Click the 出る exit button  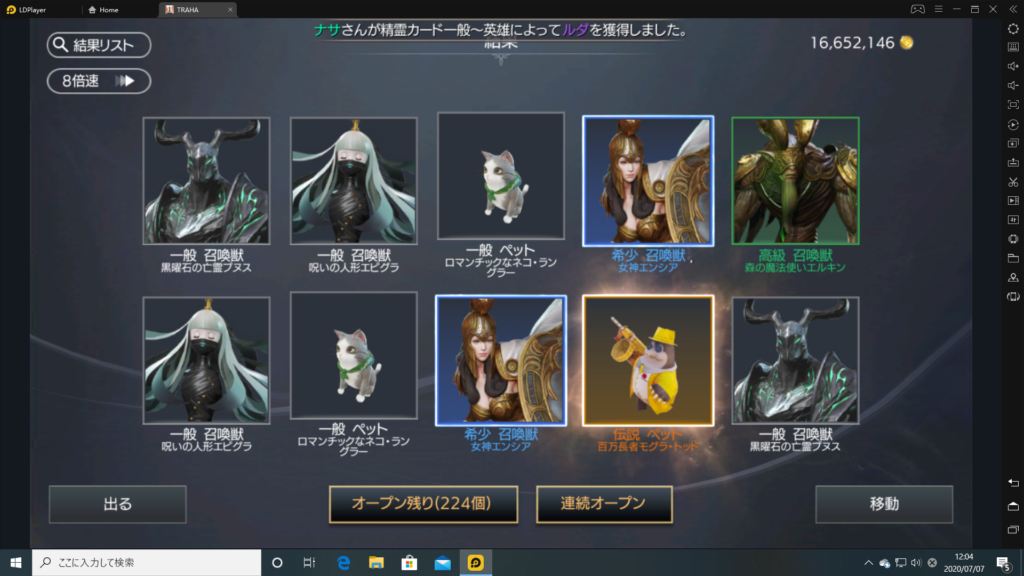117,504
